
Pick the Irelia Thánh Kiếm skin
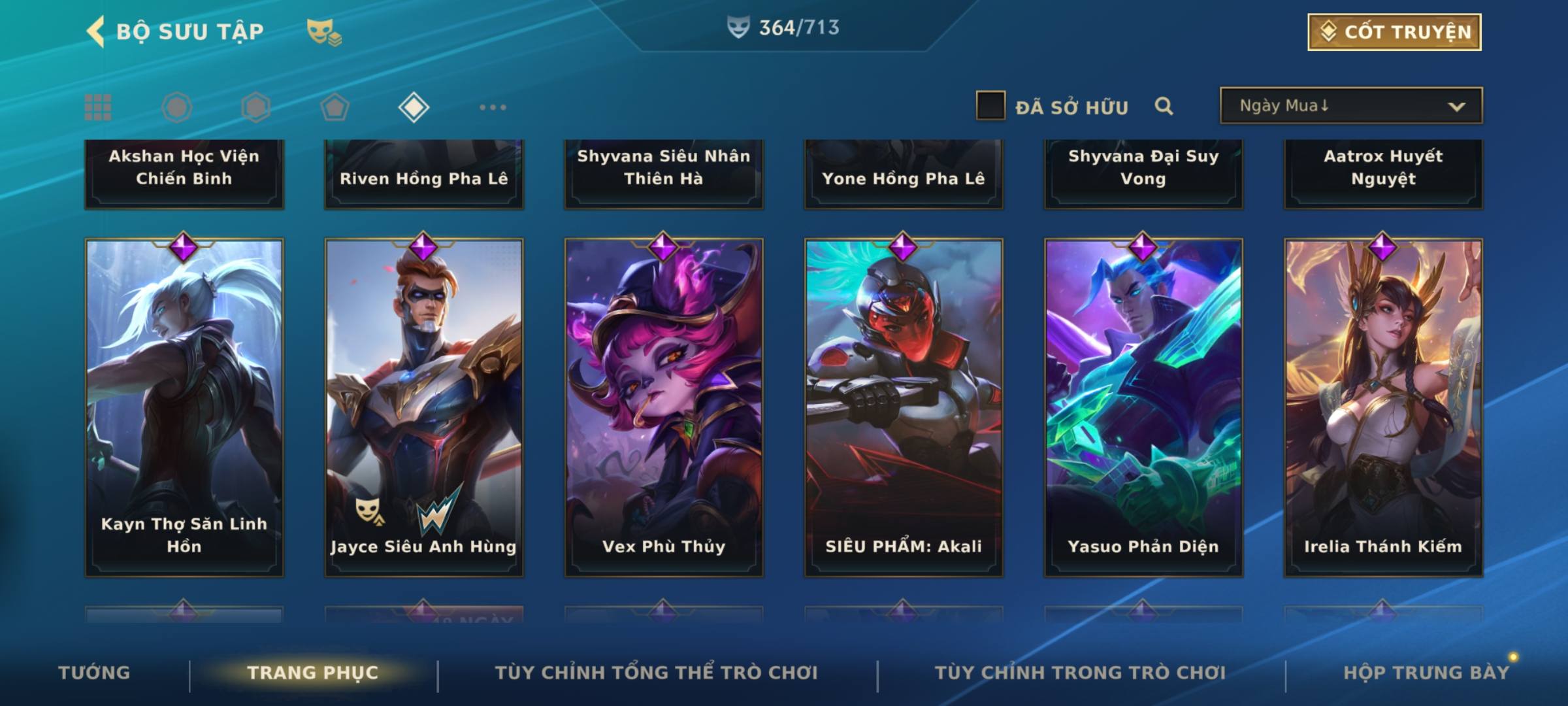(x=1383, y=407)
